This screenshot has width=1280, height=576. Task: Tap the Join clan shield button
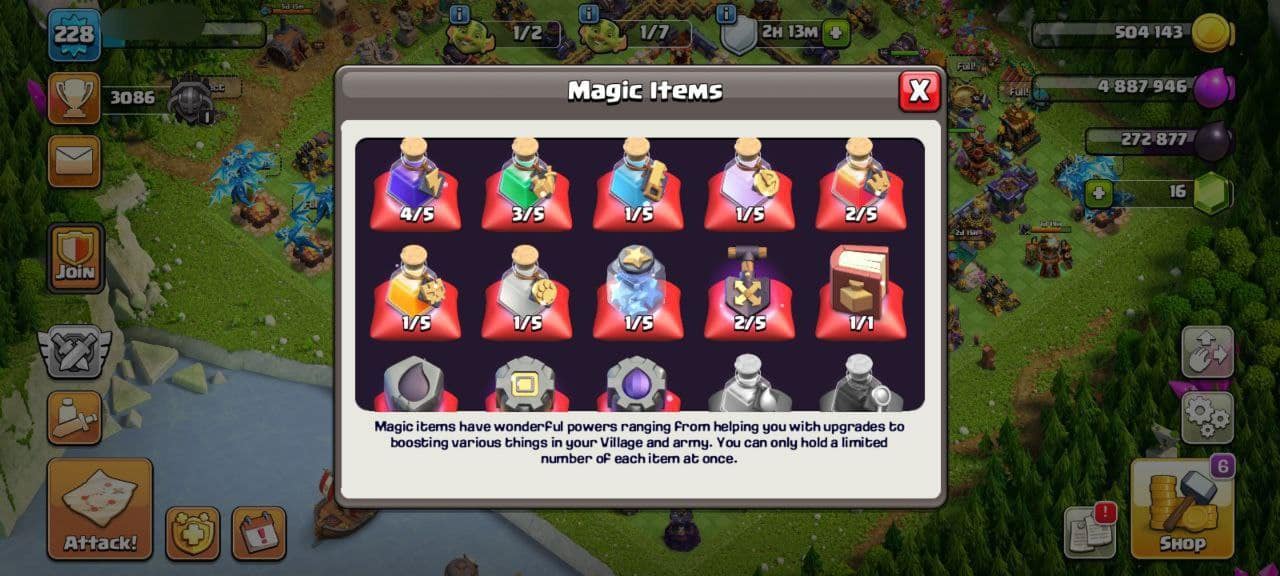[x=76, y=258]
